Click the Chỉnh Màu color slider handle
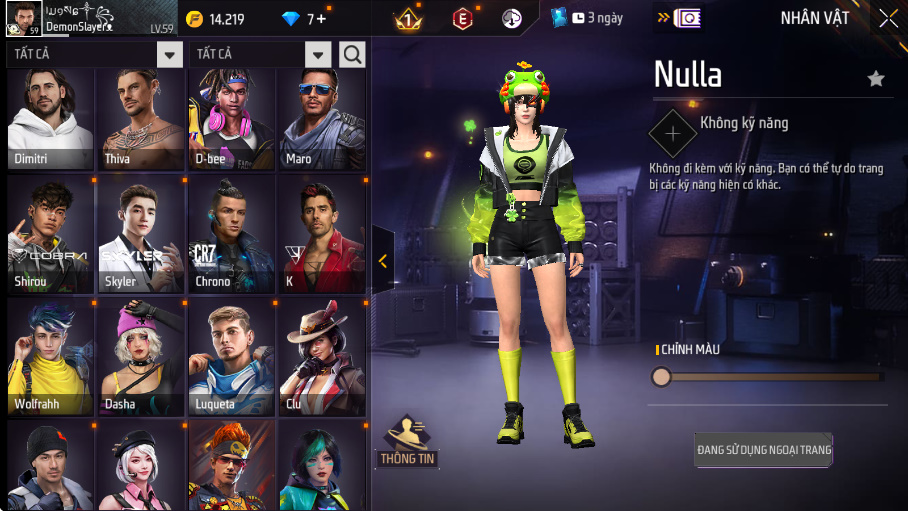 [x=661, y=377]
